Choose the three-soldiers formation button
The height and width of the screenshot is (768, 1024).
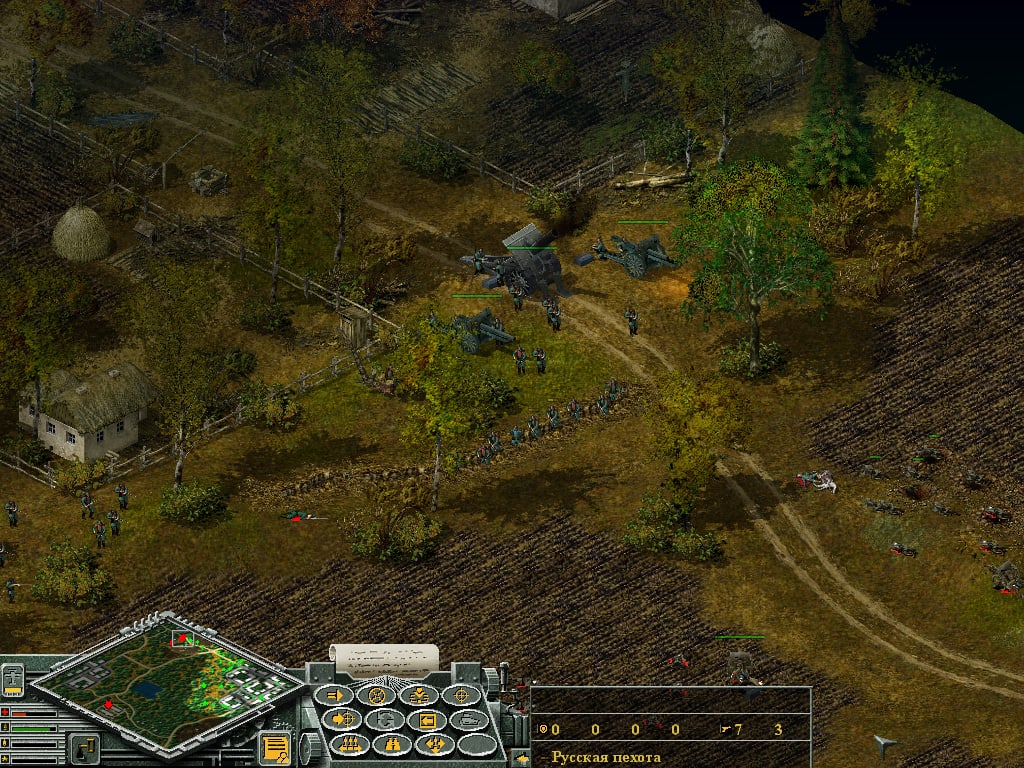point(350,744)
